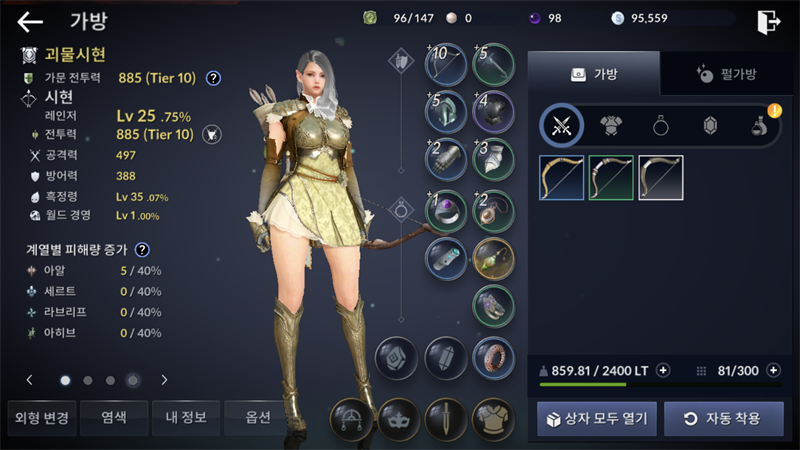This screenshot has height=450, width=800.
Task: Go back with the arrow button
Action: (30, 21)
